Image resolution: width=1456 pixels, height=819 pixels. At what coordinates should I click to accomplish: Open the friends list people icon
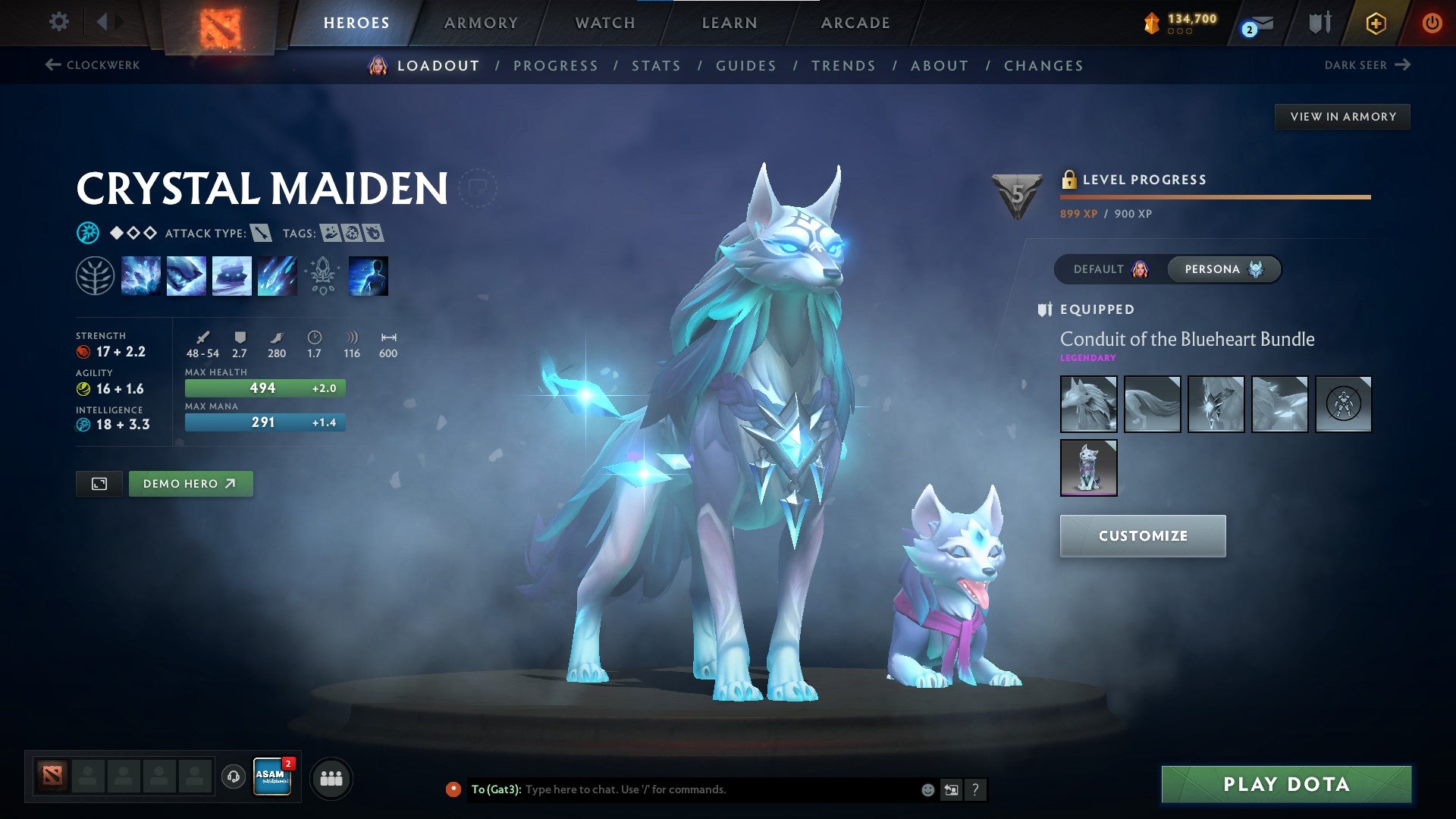point(329,777)
